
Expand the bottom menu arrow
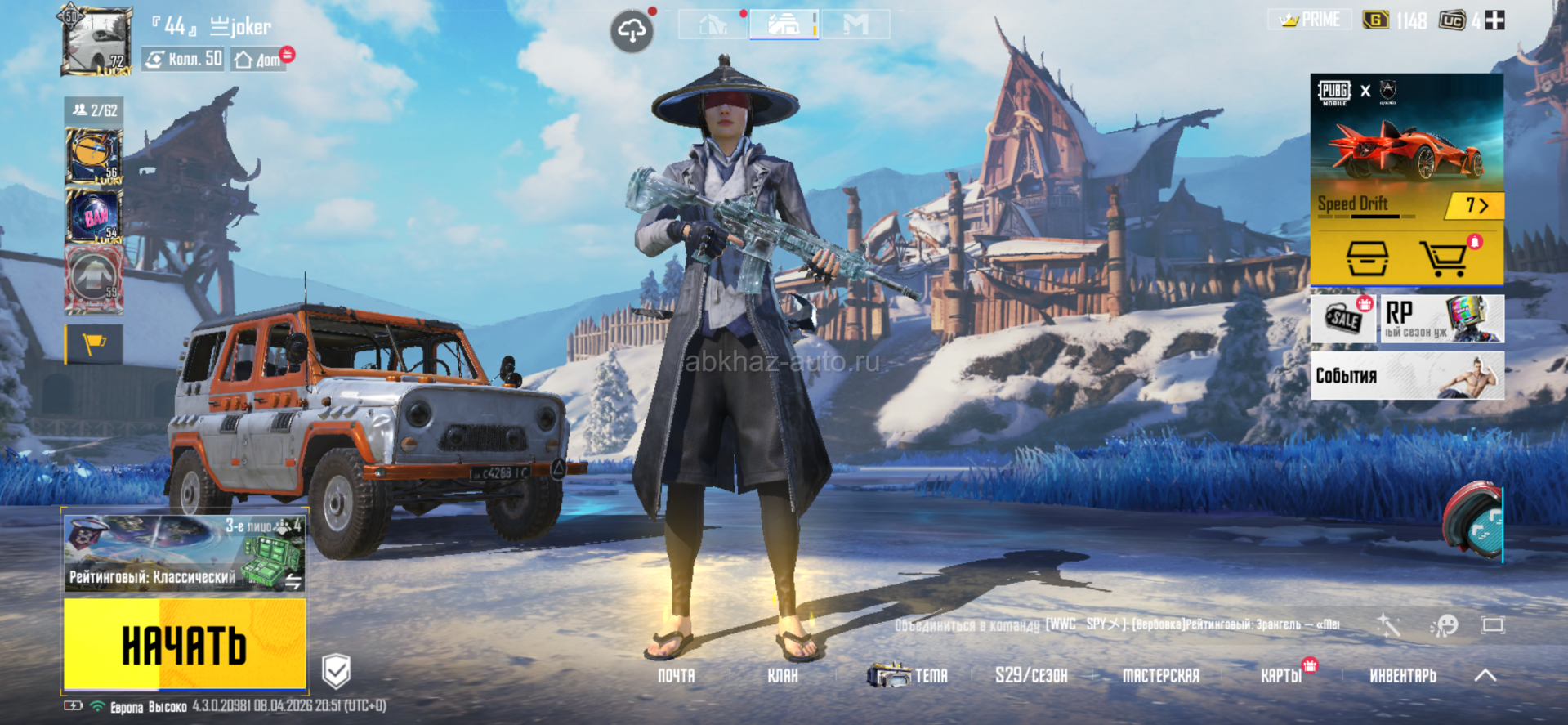point(1485,676)
